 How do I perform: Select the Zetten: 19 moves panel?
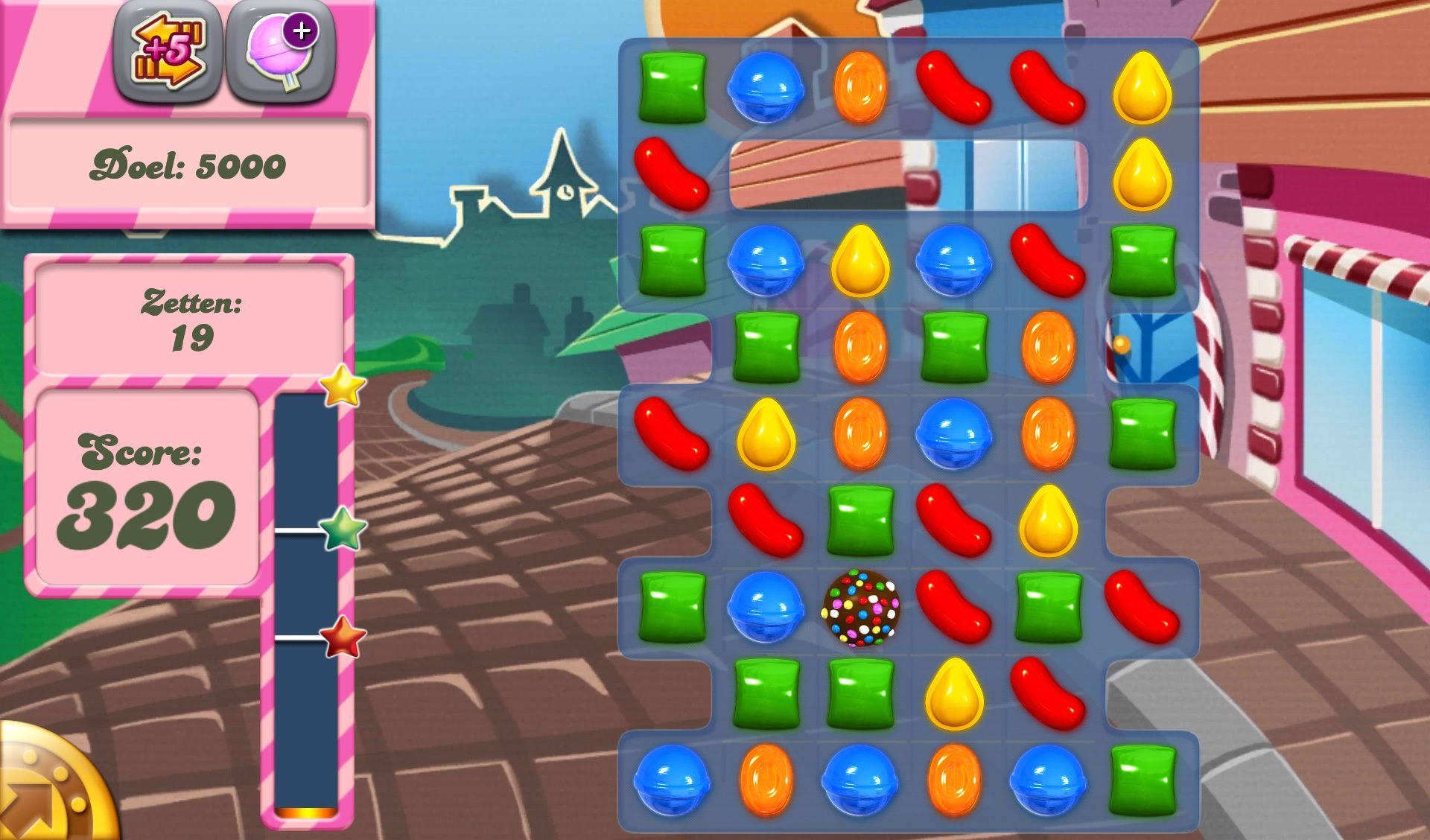[x=190, y=320]
